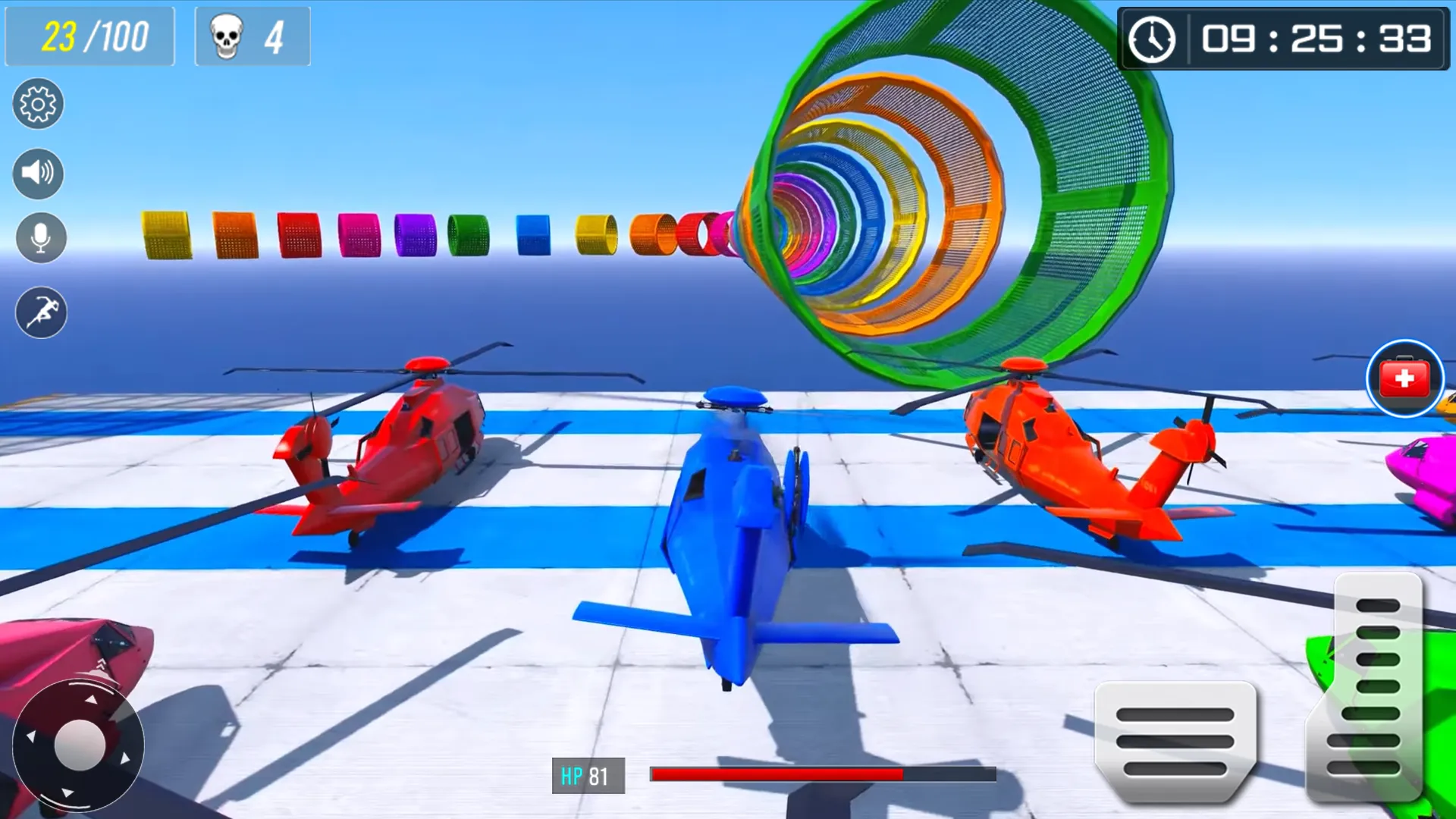This screenshot has height=819, width=1456.
Task: Open the settings gear icon
Action: [38, 104]
